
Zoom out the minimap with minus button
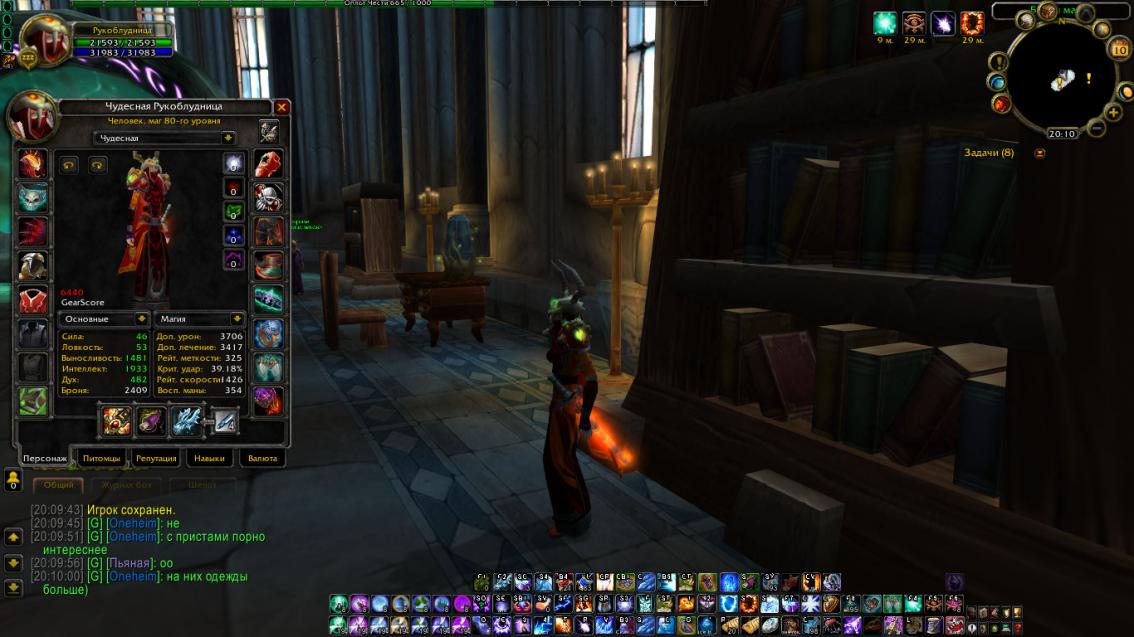(1097, 128)
